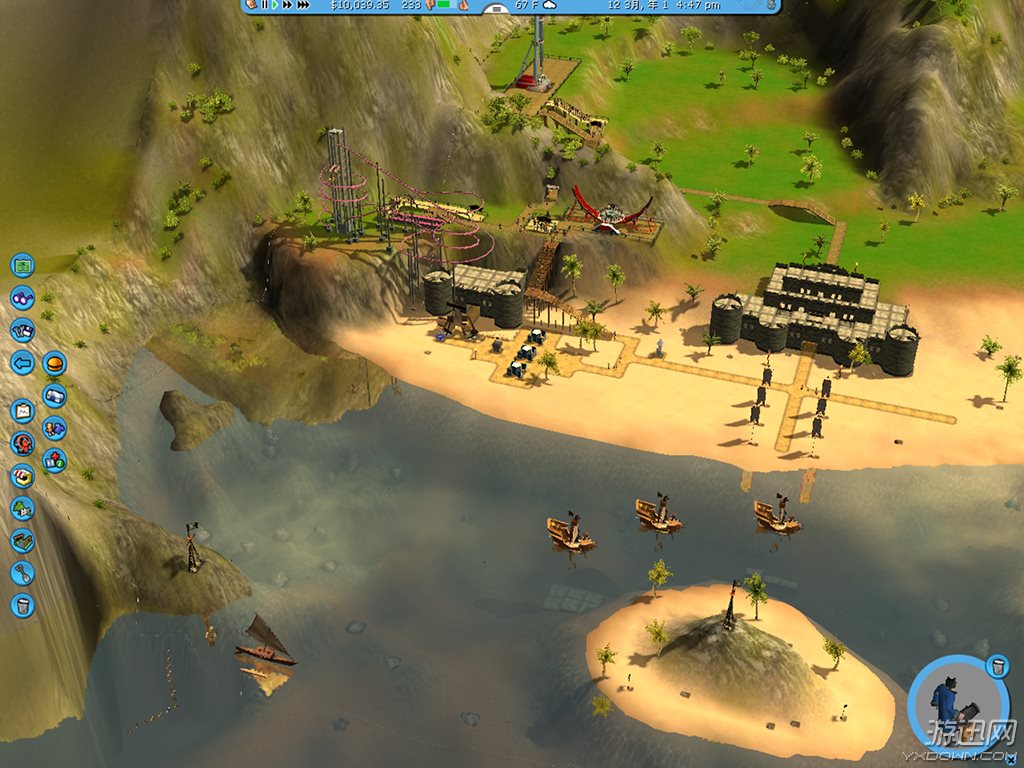Open the map with info marker icon

click(x=54, y=461)
